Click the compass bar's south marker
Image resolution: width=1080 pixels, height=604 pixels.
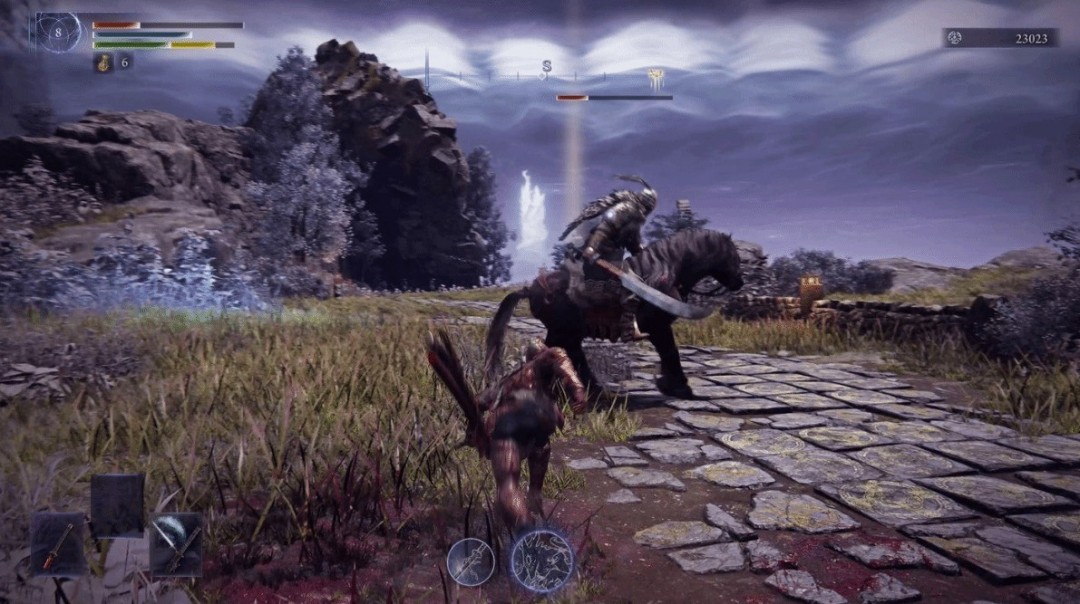tap(546, 68)
